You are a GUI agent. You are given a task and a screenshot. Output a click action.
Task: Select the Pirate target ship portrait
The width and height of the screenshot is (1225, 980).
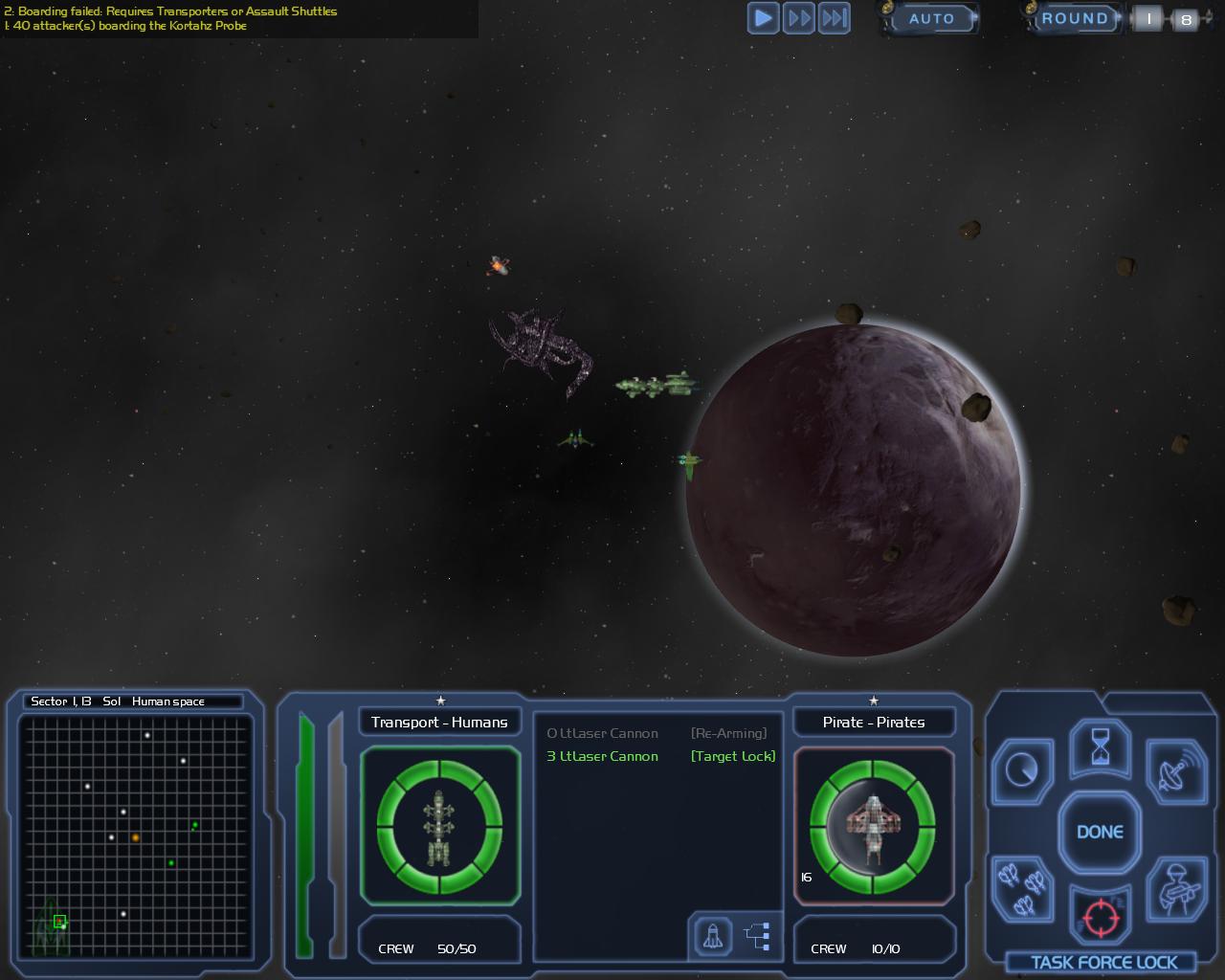point(873,827)
